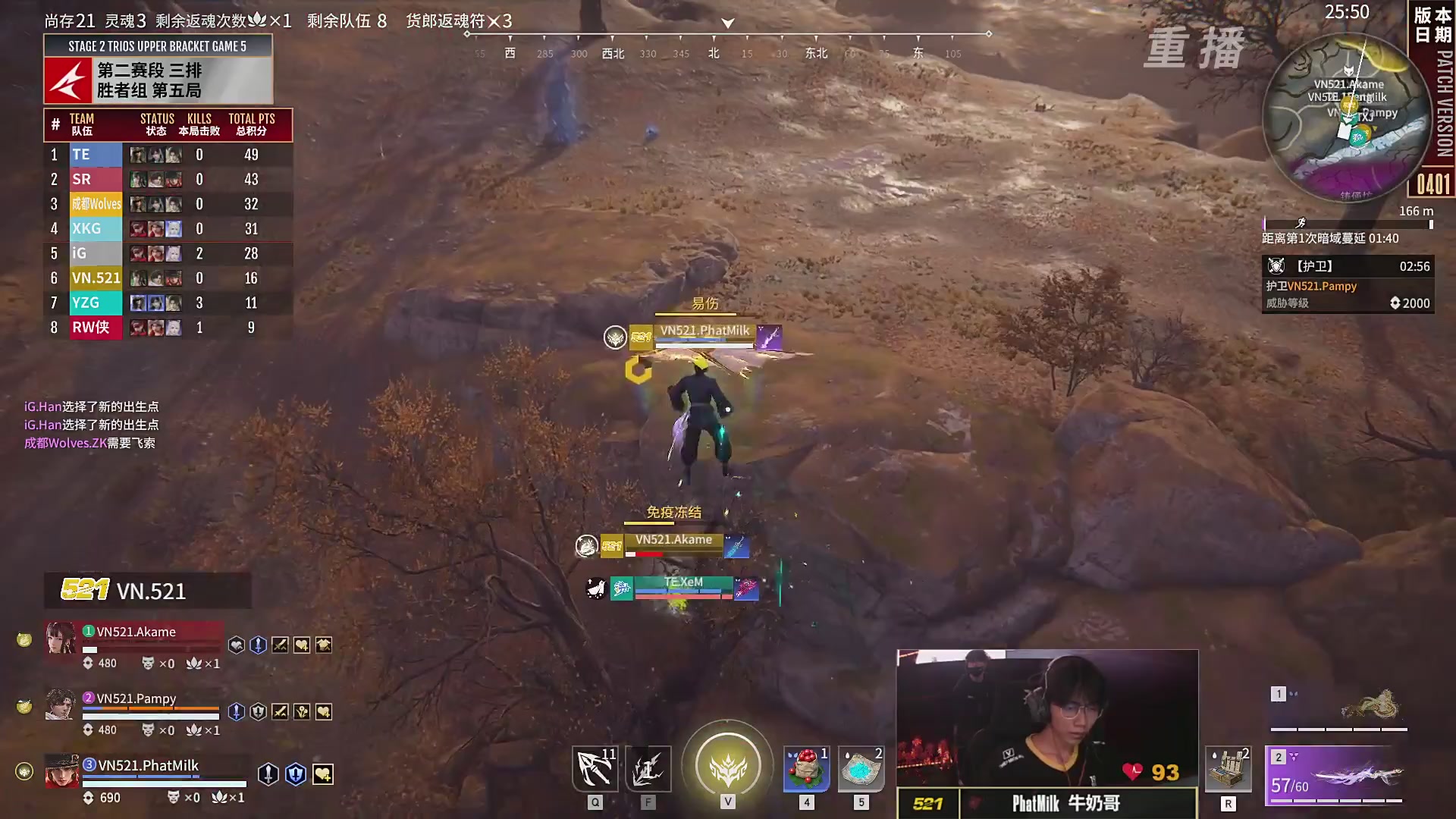Select the crossbow skill on the Q slot
Image resolution: width=1456 pixels, height=819 pixels.
click(595, 768)
